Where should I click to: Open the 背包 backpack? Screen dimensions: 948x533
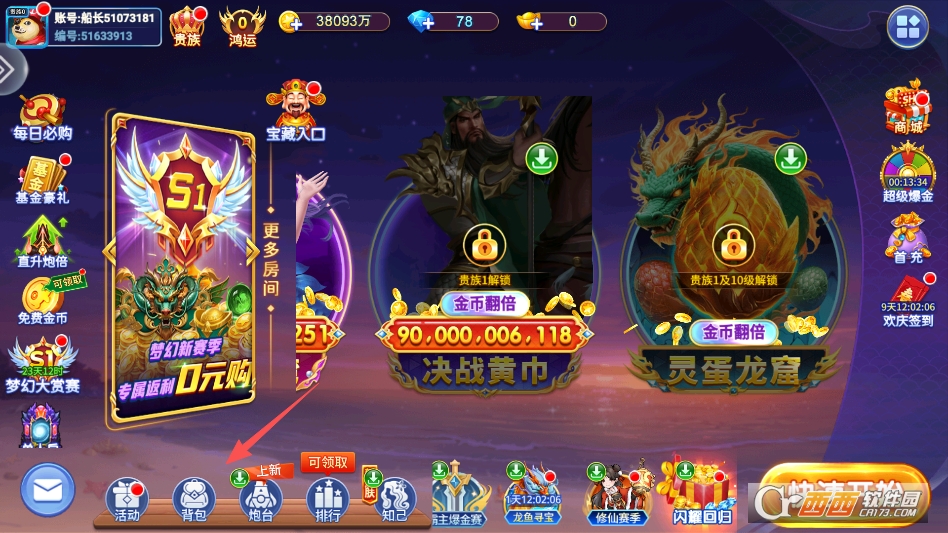[x=194, y=499]
